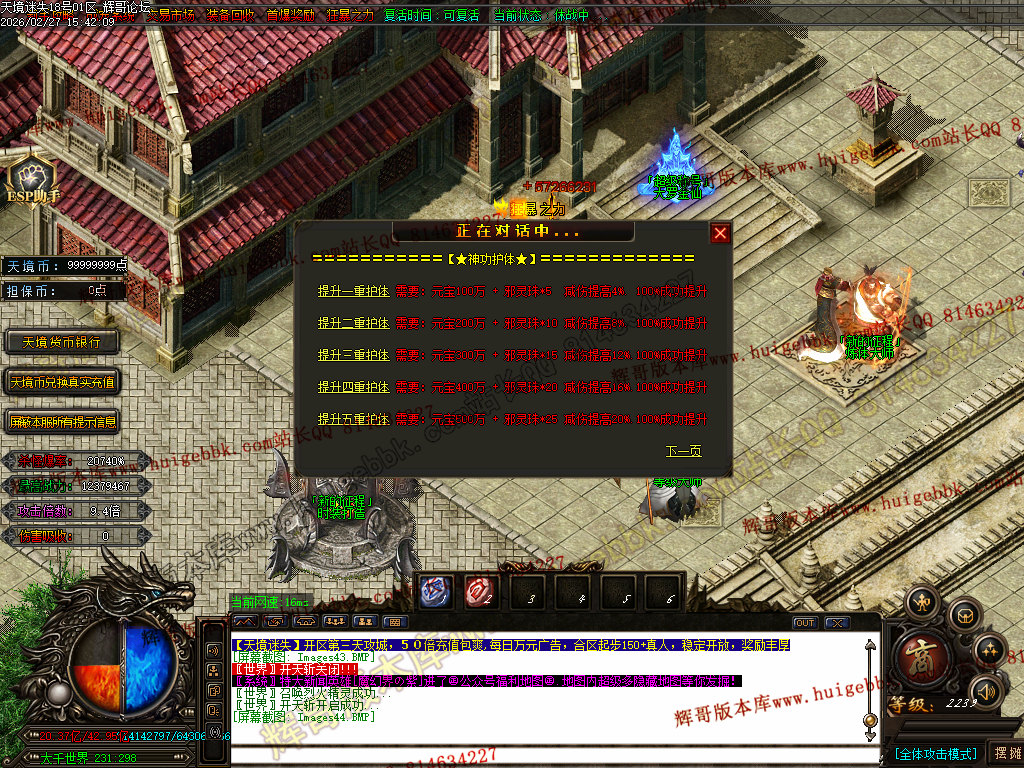Screen dimensions: 1024x768
Task: Use the blue potion in hotbar slot 1
Action: 435,593
